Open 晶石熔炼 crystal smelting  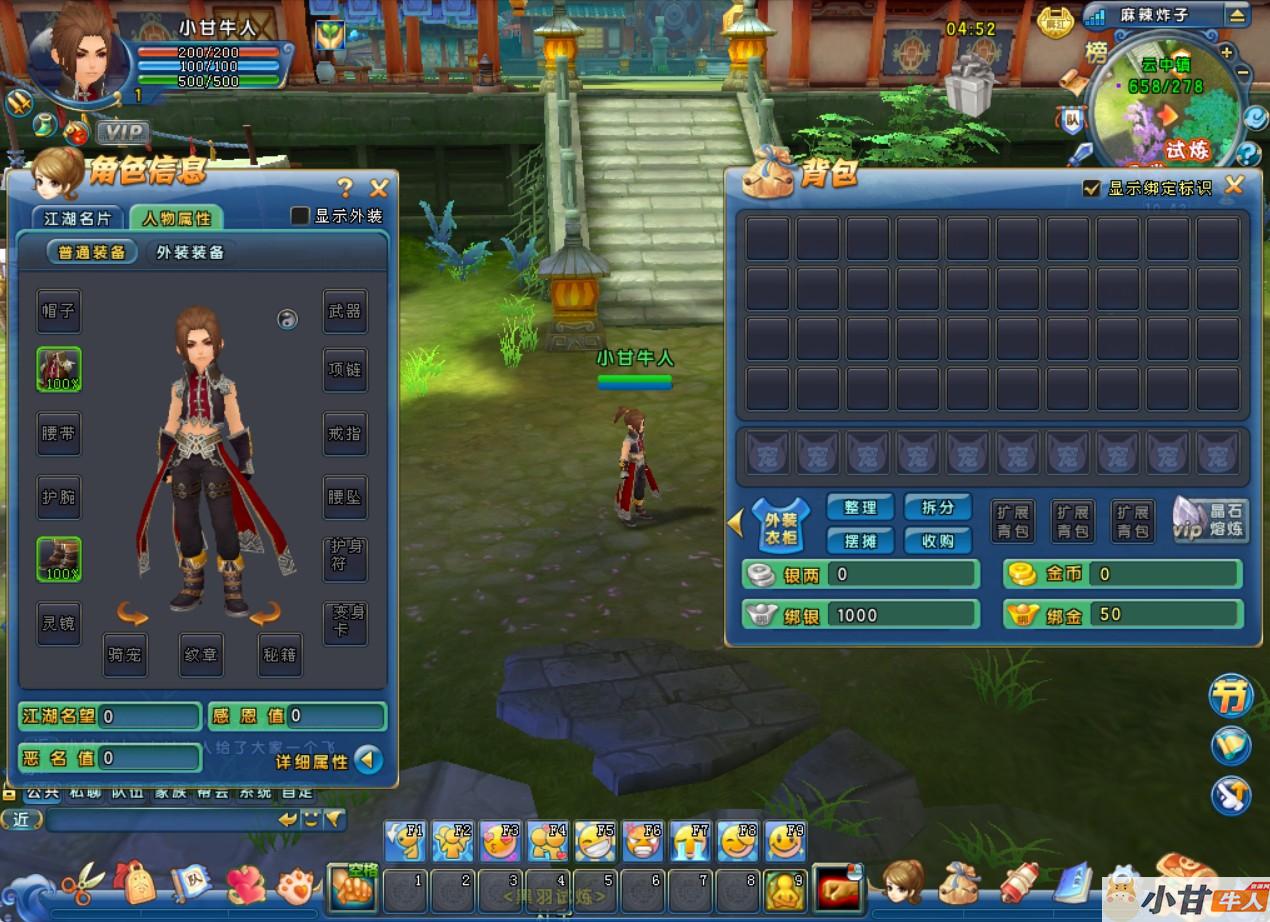(1212, 520)
